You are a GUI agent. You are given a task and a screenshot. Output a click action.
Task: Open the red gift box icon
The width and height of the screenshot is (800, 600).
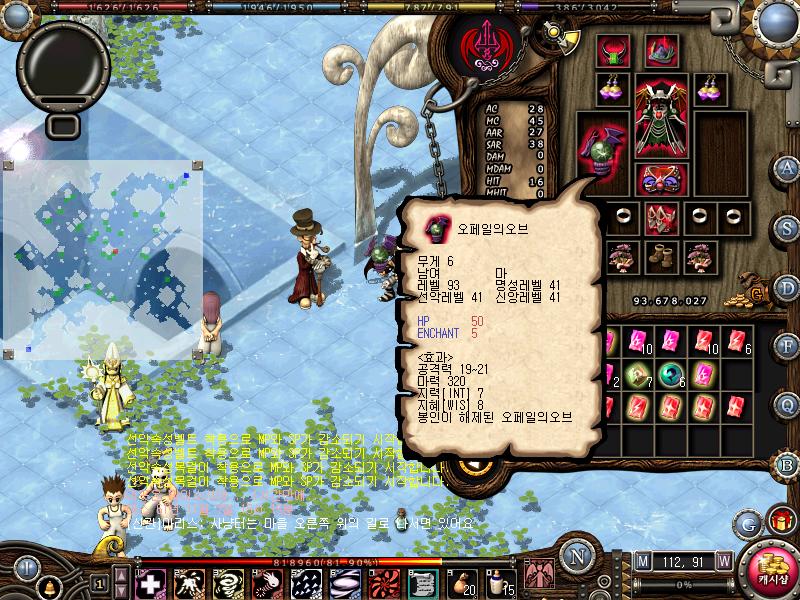pos(780,521)
